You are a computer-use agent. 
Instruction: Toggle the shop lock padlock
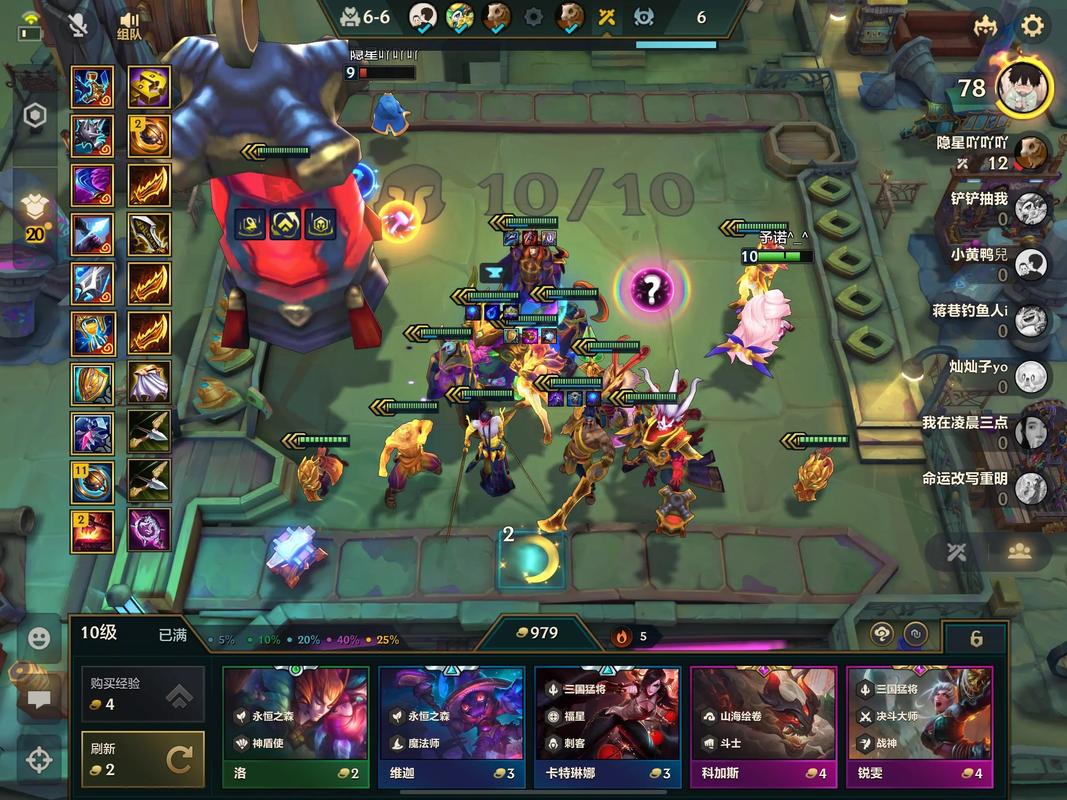click(x=976, y=638)
